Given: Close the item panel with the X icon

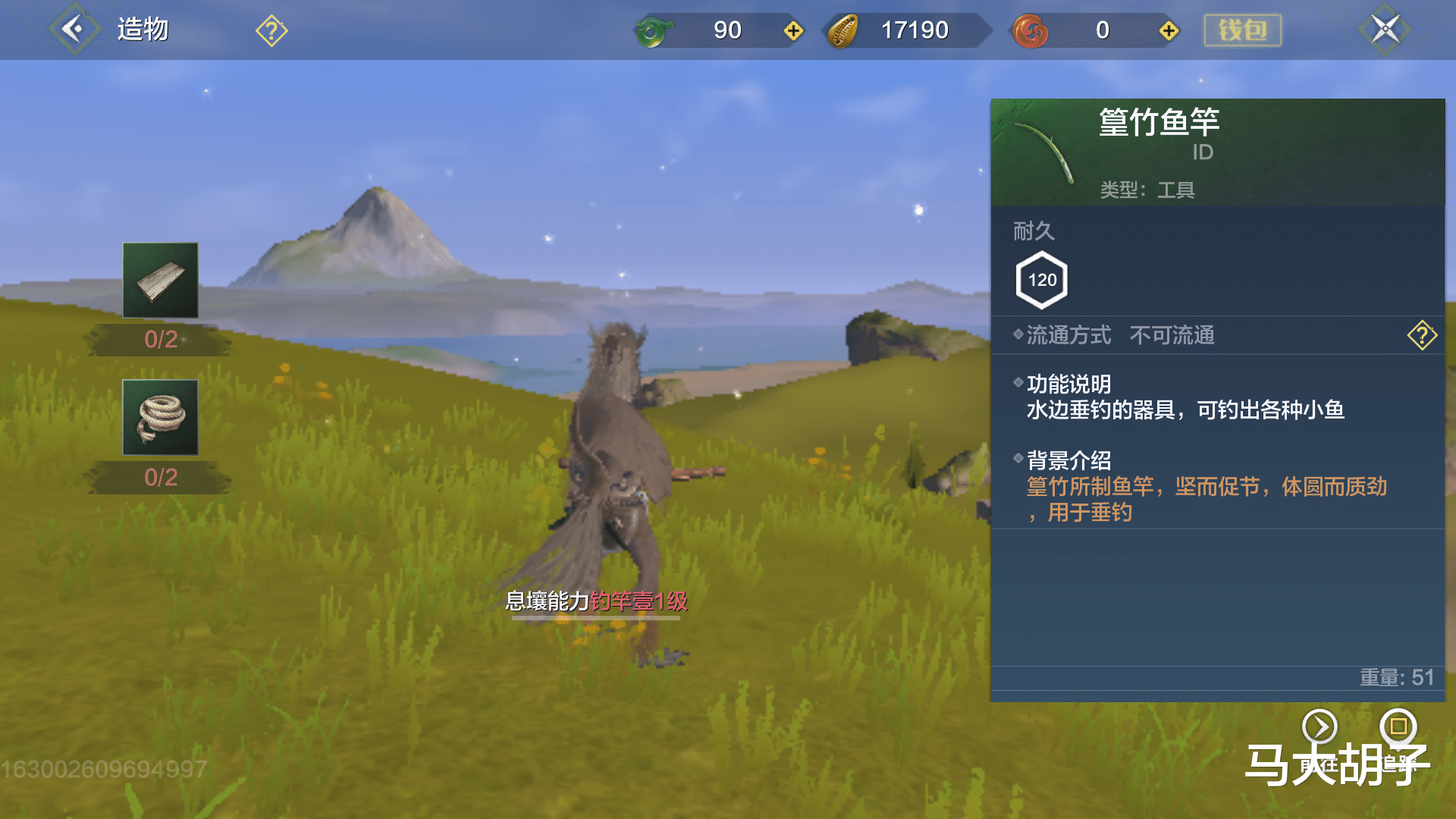Looking at the screenshot, I should point(1385,28).
